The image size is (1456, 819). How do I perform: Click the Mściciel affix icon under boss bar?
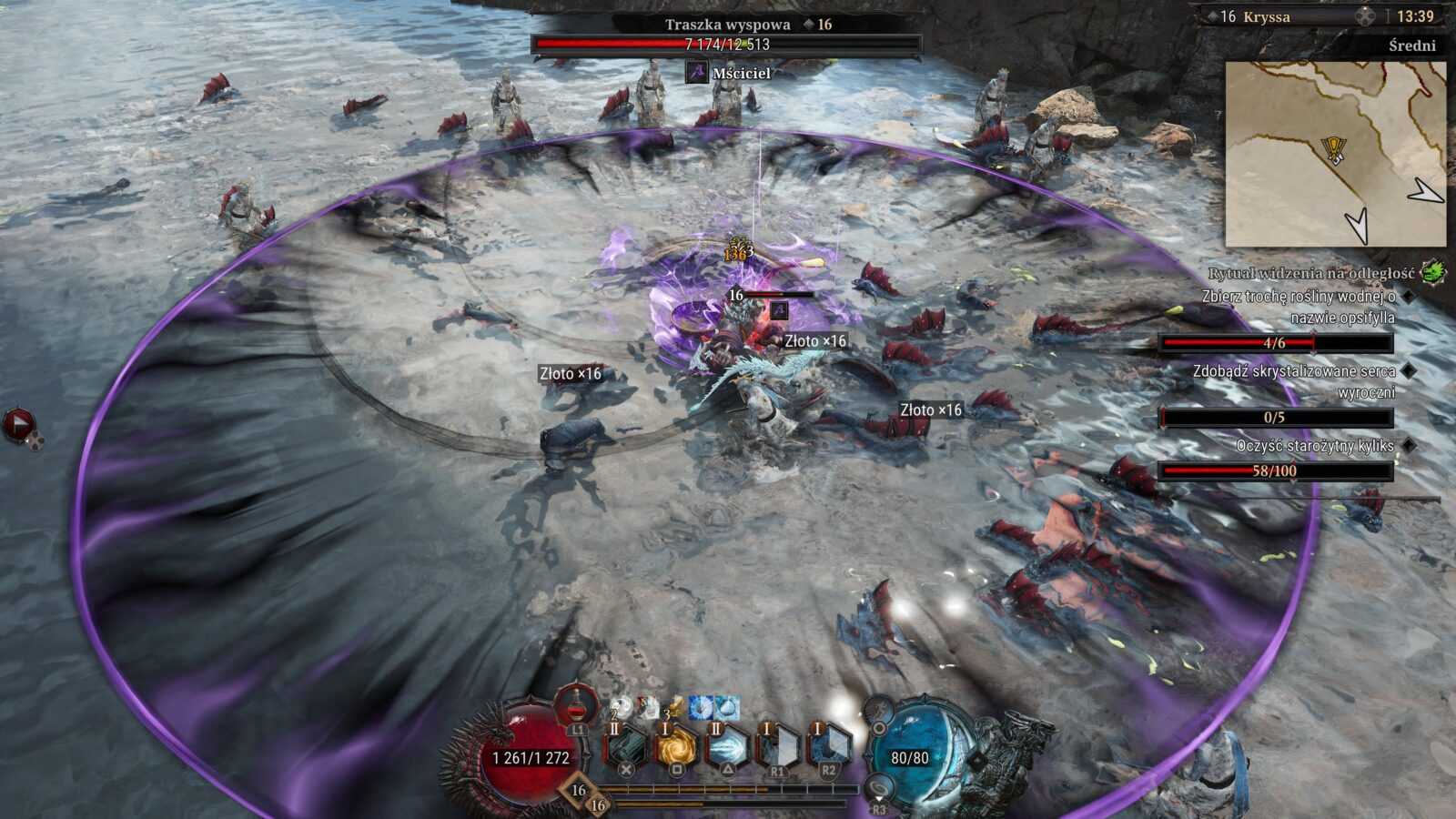tap(697, 72)
